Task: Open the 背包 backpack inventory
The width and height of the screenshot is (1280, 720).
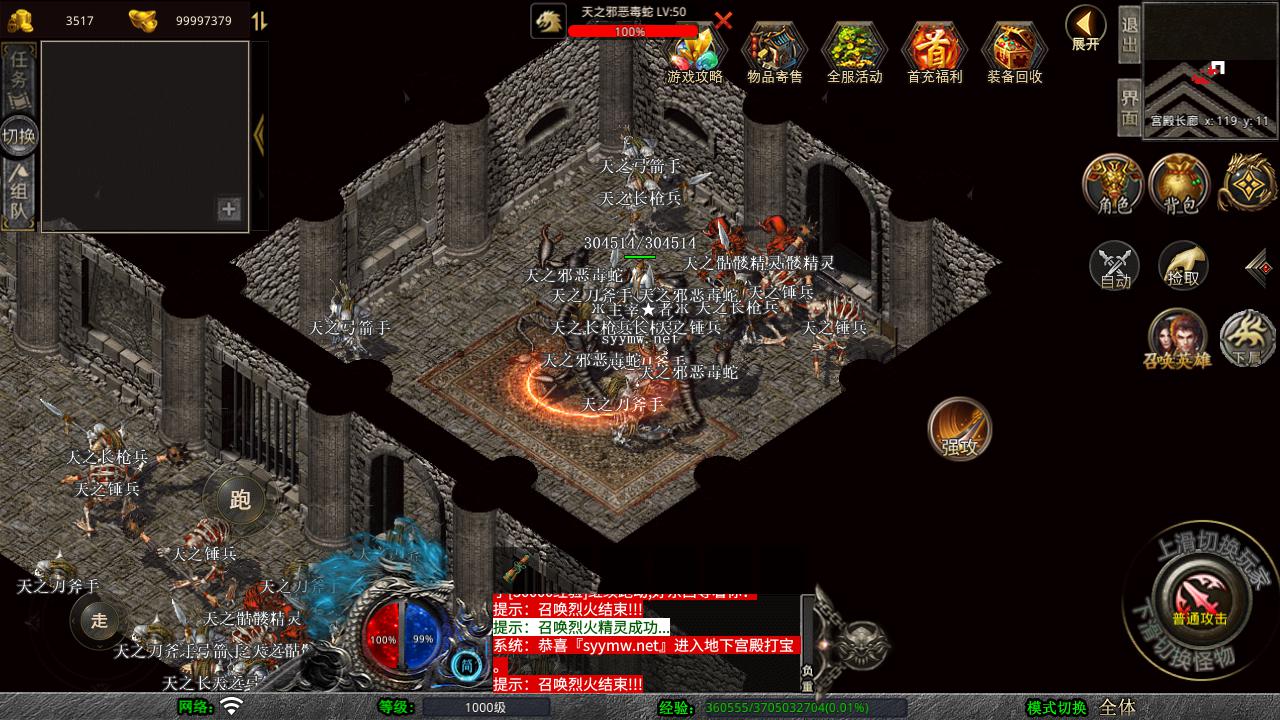Action: click(x=1180, y=185)
